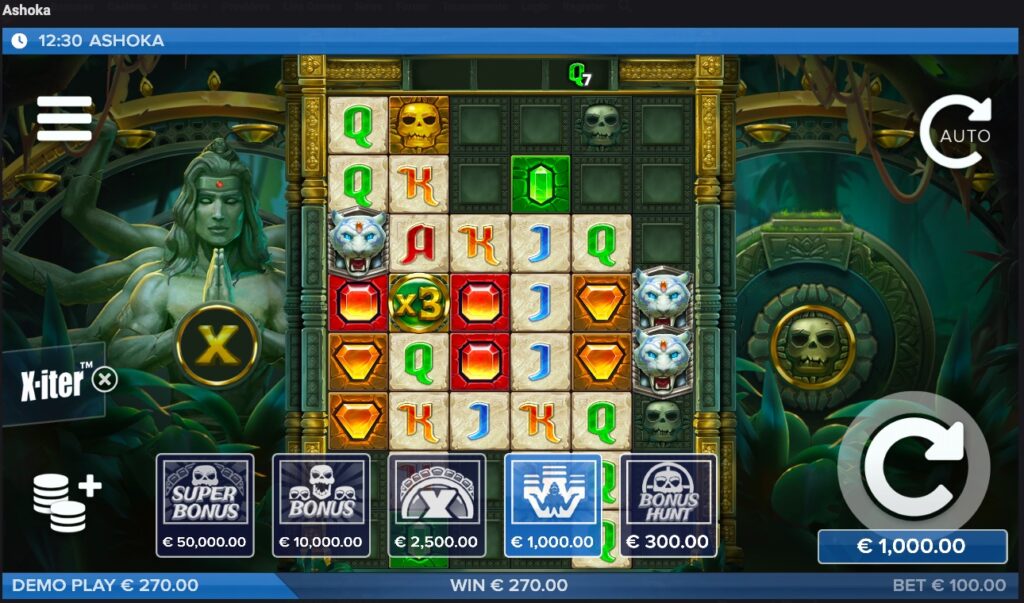The width and height of the screenshot is (1024, 603).
Task: Close the X-iter feature panel
Action: coord(105,379)
